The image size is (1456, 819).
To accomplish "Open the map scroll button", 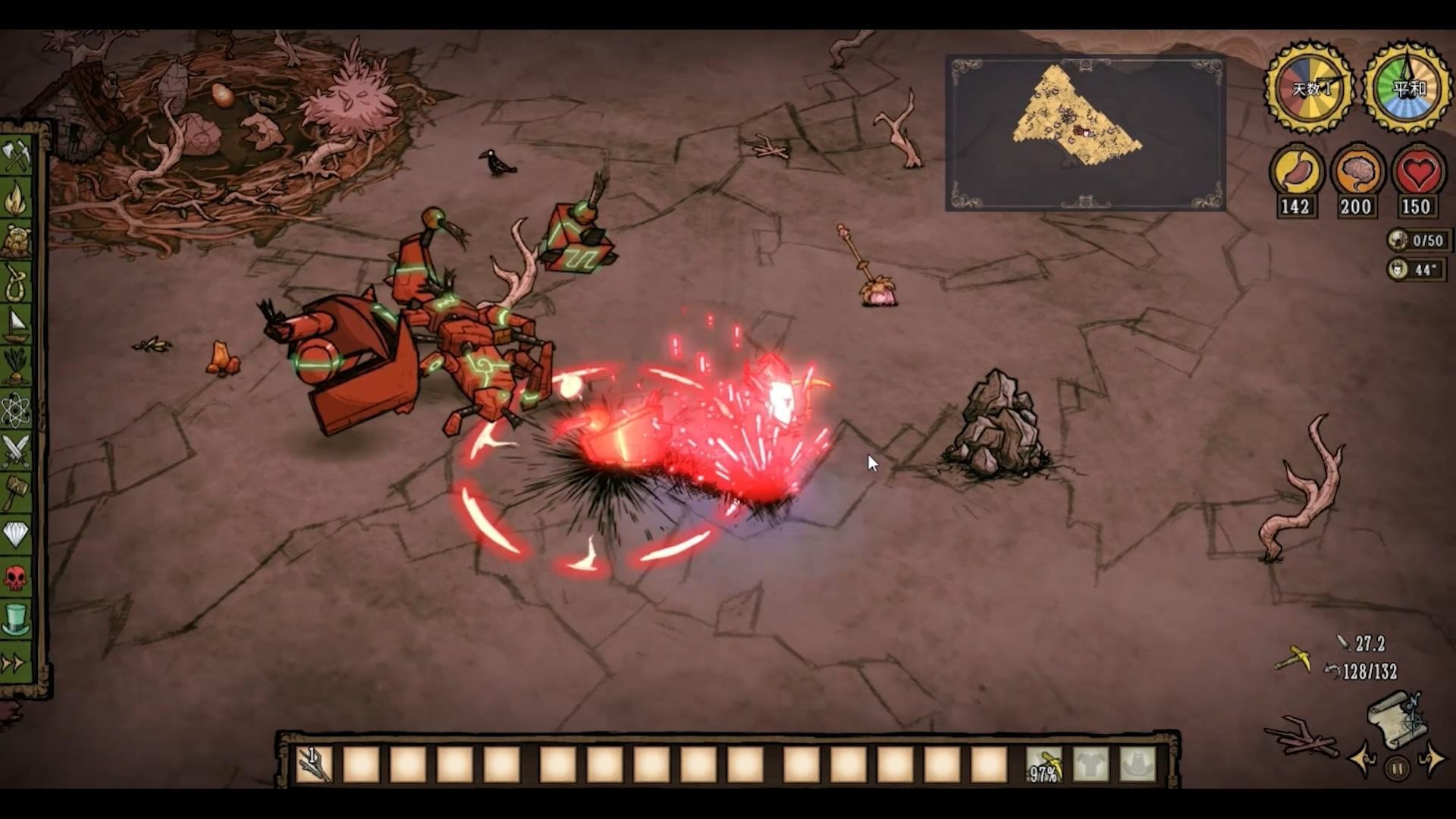I will pyautogui.click(x=1397, y=720).
